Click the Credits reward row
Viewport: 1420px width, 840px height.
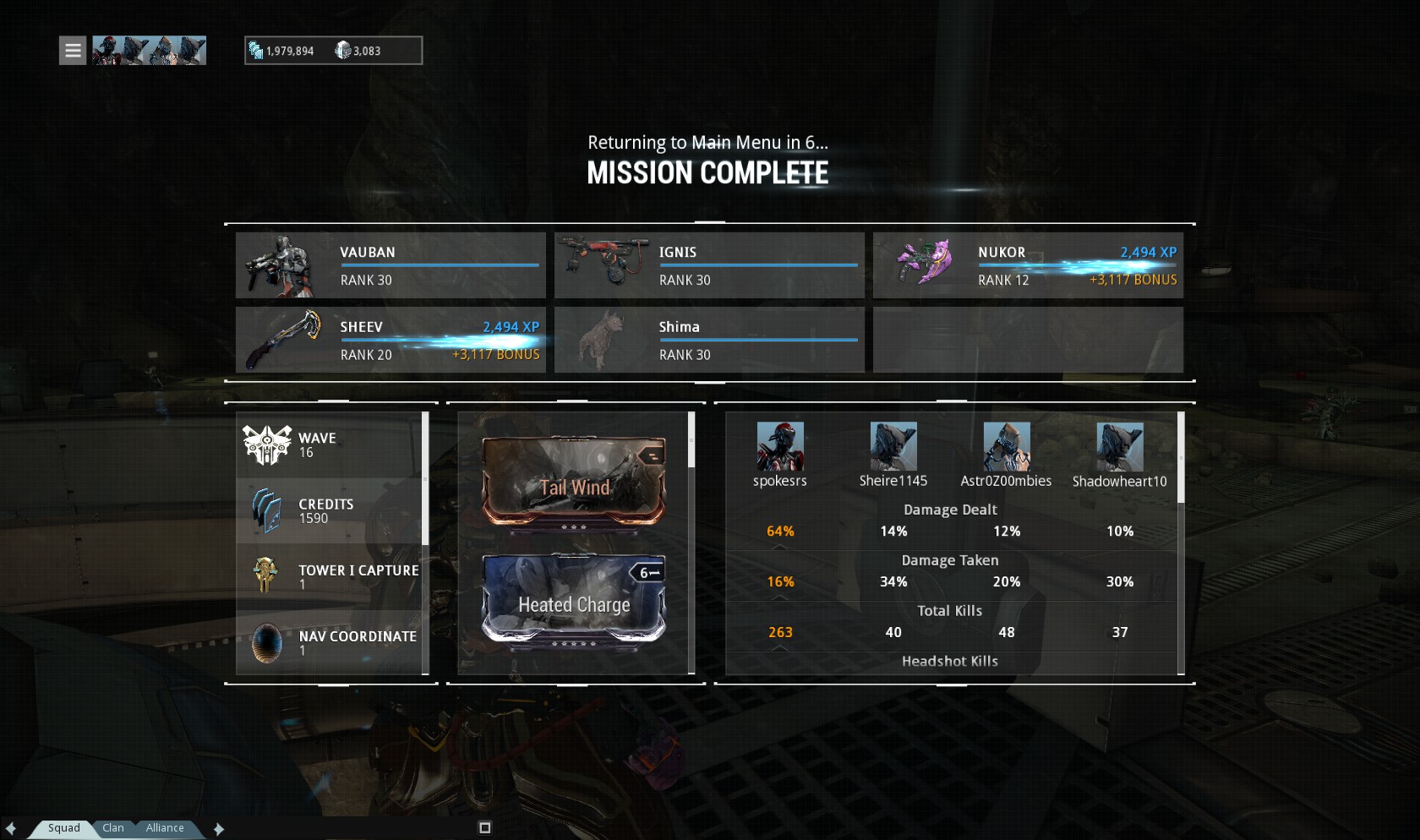point(330,510)
